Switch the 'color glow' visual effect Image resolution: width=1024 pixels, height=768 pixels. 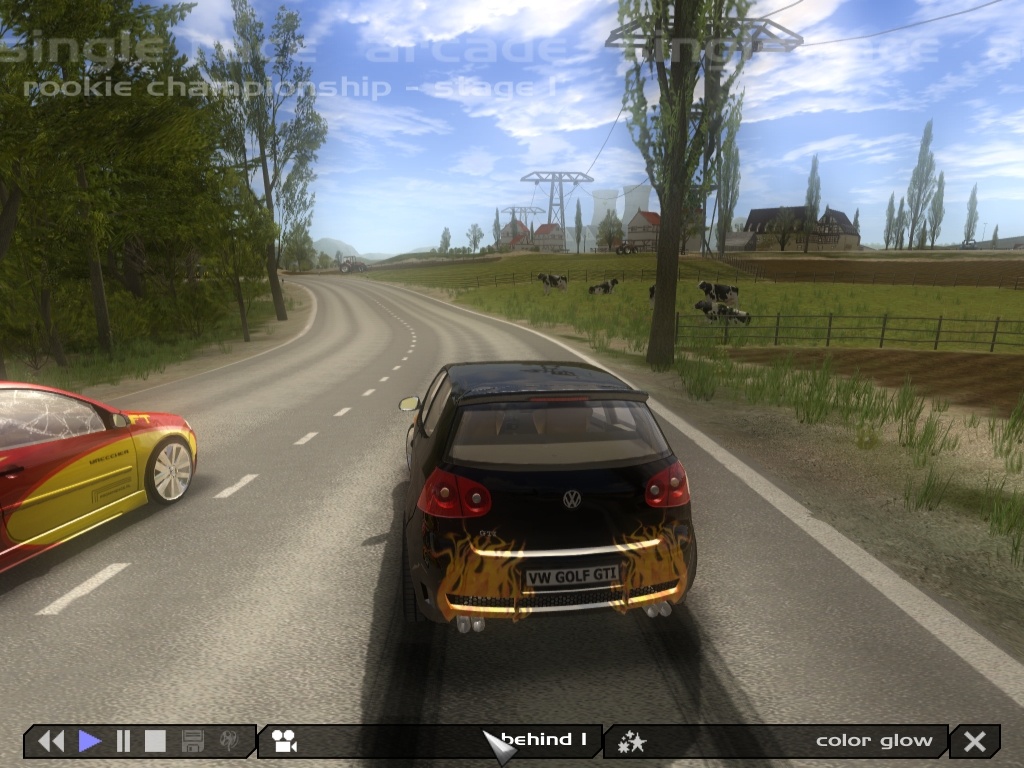(874, 741)
